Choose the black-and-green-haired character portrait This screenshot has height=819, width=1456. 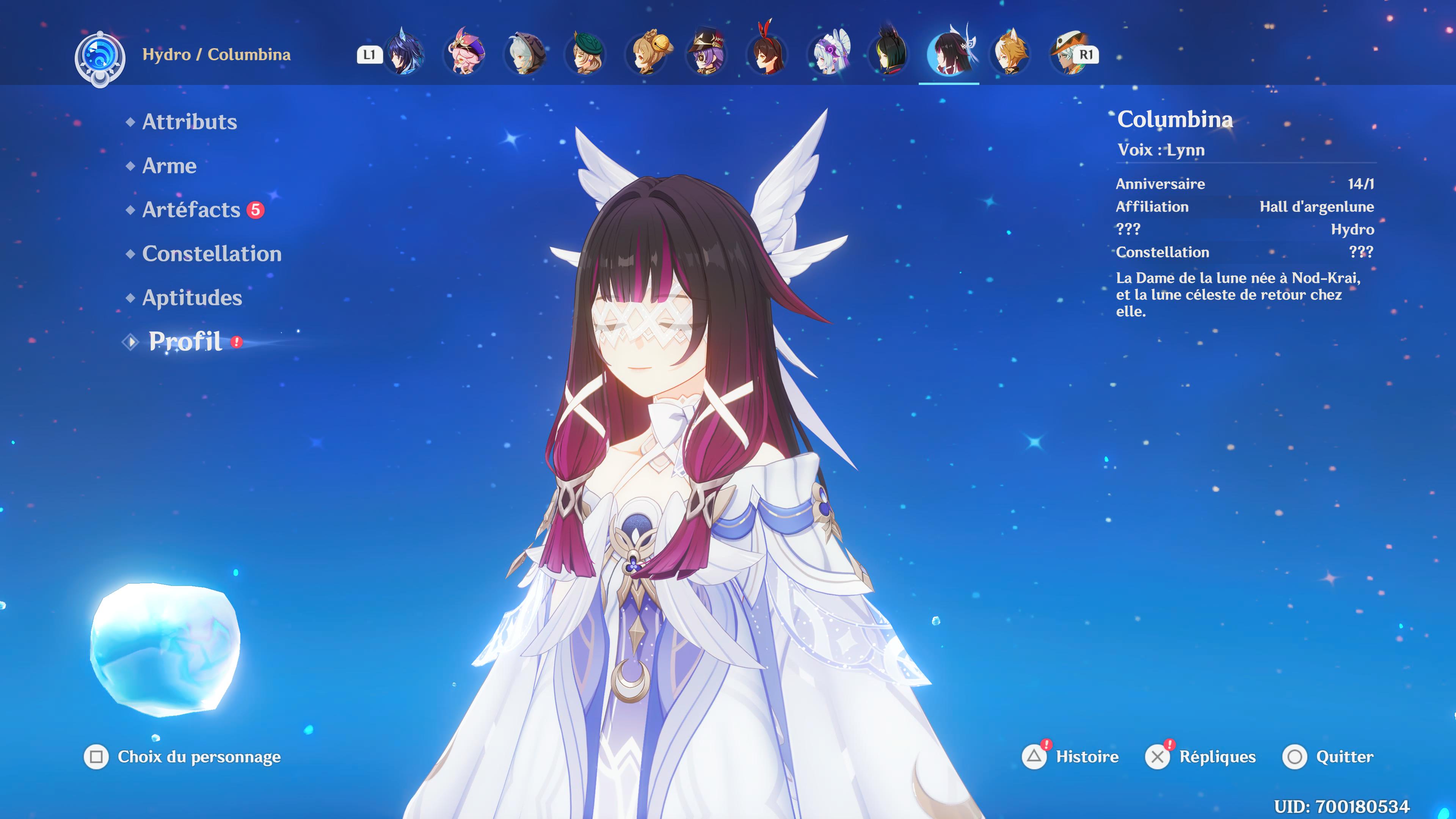(888, 54)
